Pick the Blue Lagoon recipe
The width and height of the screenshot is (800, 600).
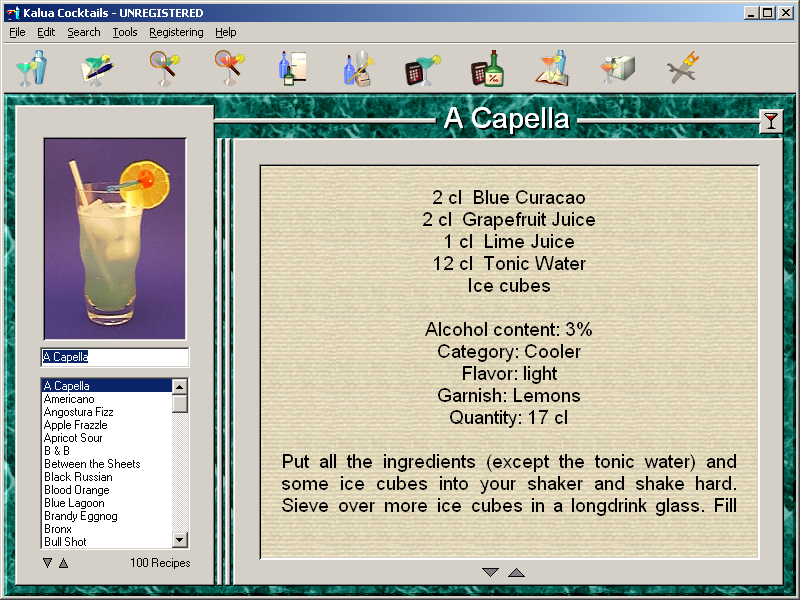click(x=74, y=503)
